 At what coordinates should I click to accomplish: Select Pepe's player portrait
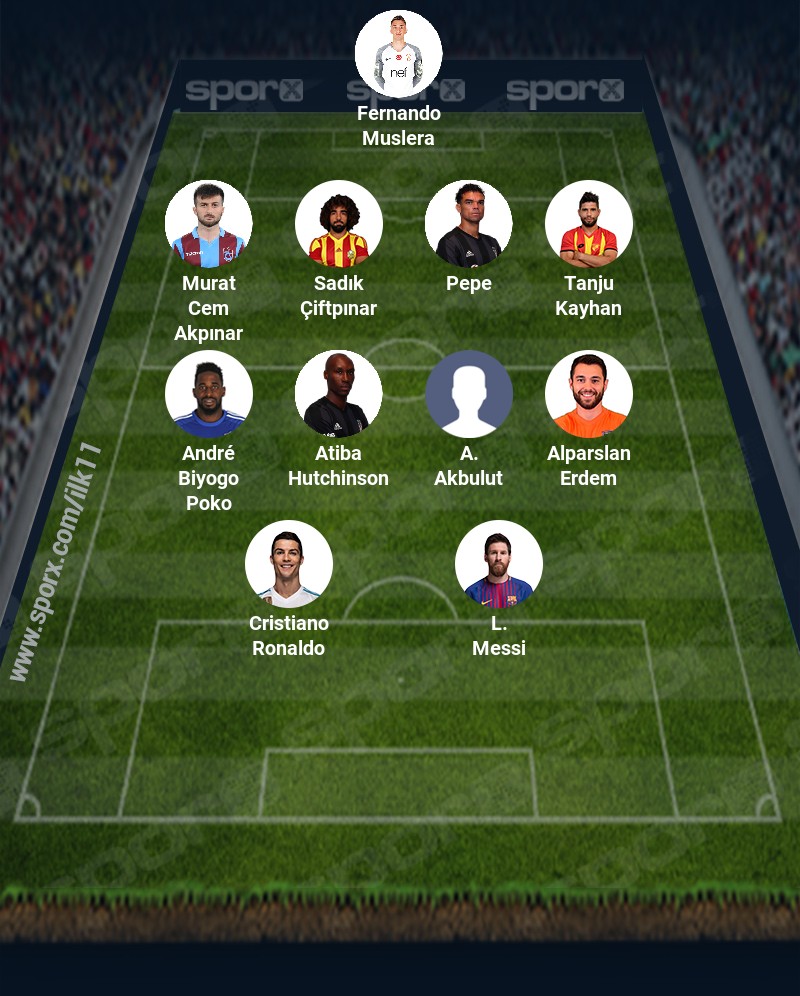(469, 224)
